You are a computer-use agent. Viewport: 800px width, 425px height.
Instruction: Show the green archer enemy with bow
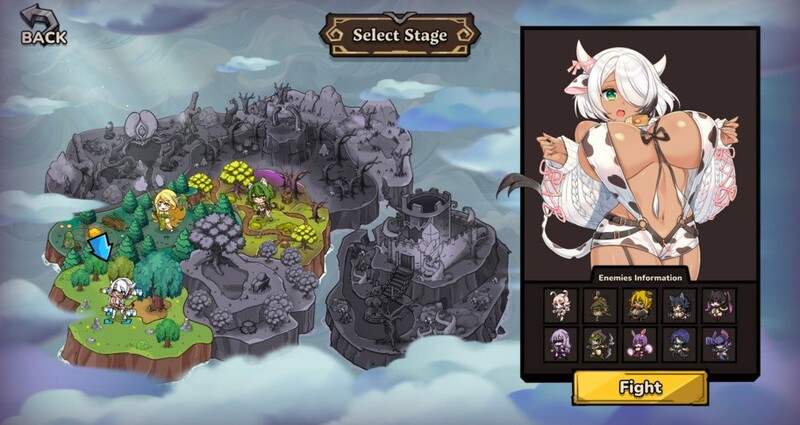[x=599, y=343]
